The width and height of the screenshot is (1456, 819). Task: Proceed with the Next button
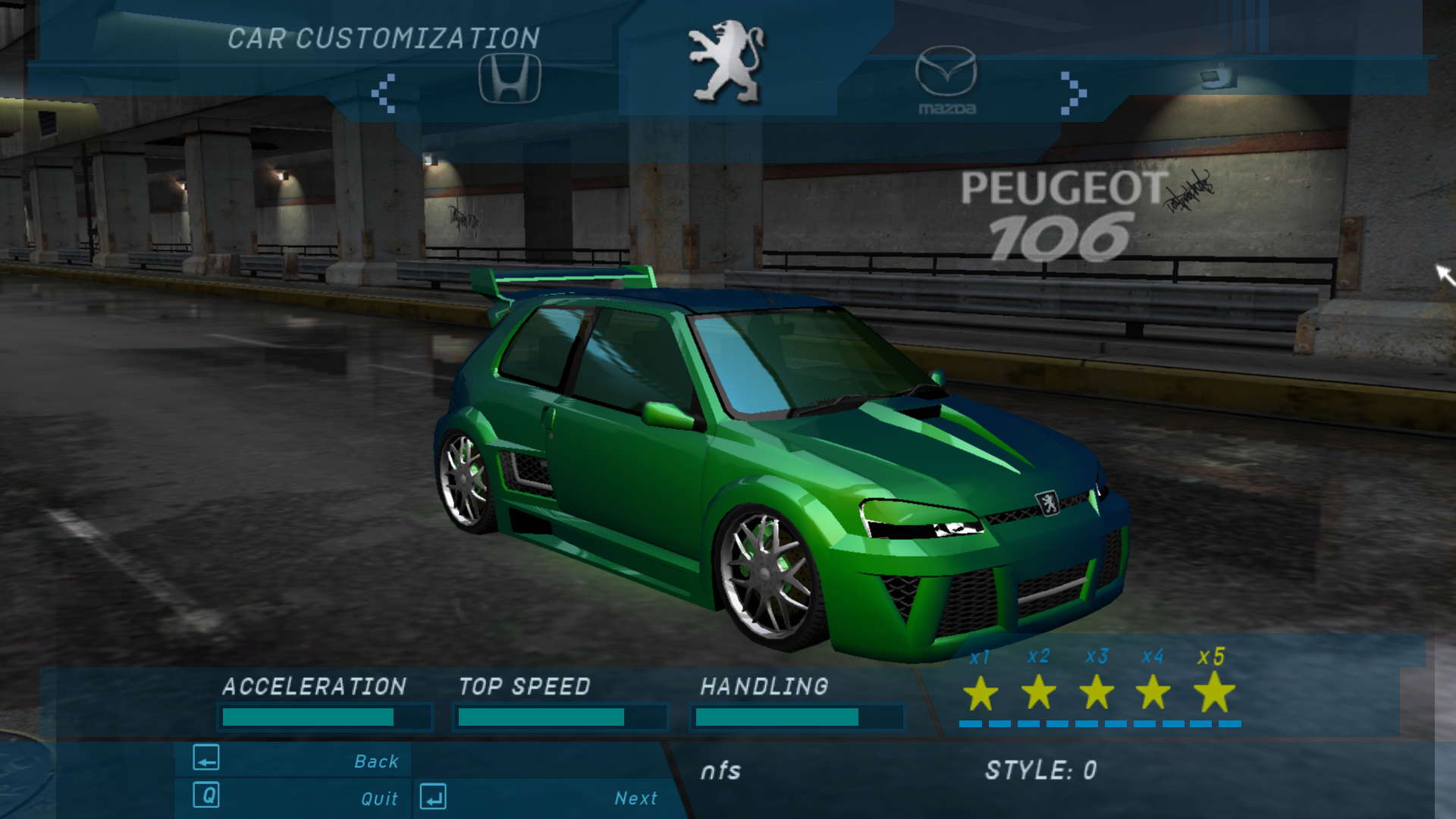[x=540, y=797]
